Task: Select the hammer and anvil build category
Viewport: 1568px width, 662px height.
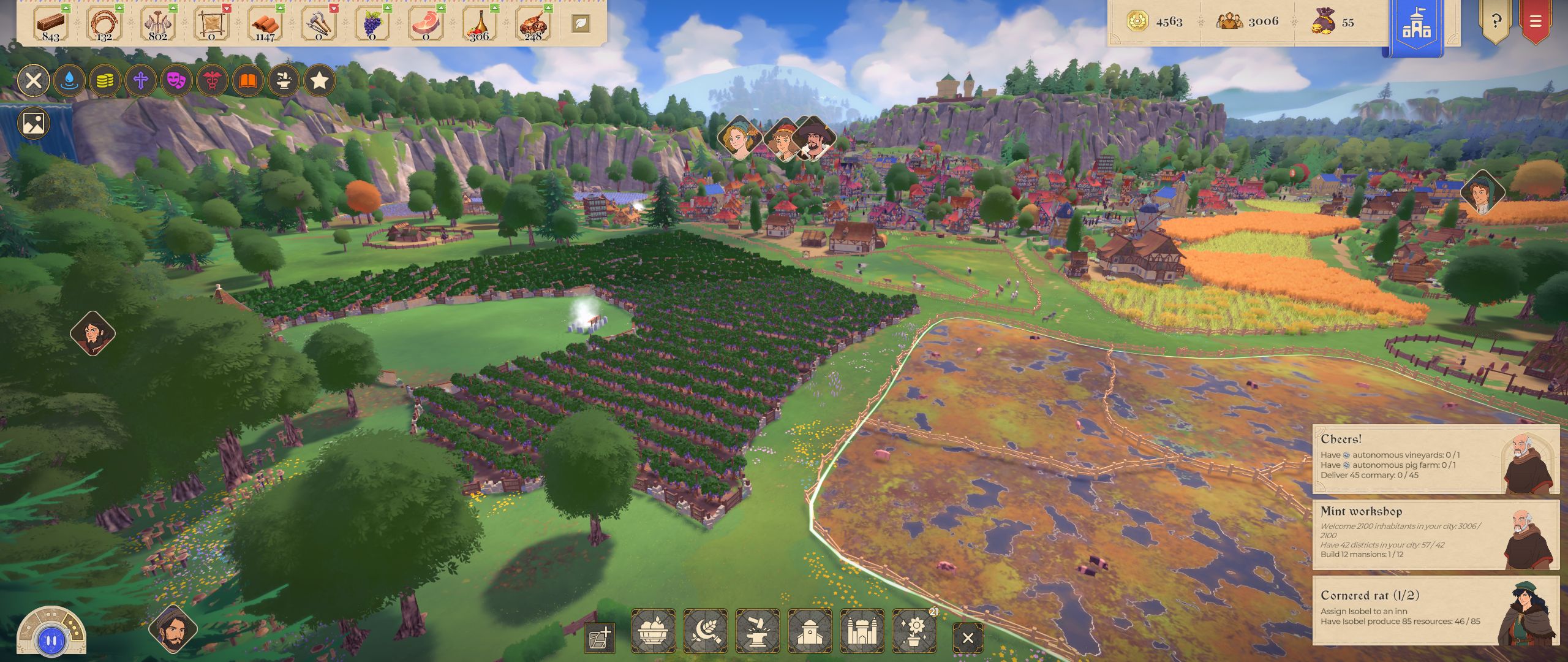Action: coord(757,631)
